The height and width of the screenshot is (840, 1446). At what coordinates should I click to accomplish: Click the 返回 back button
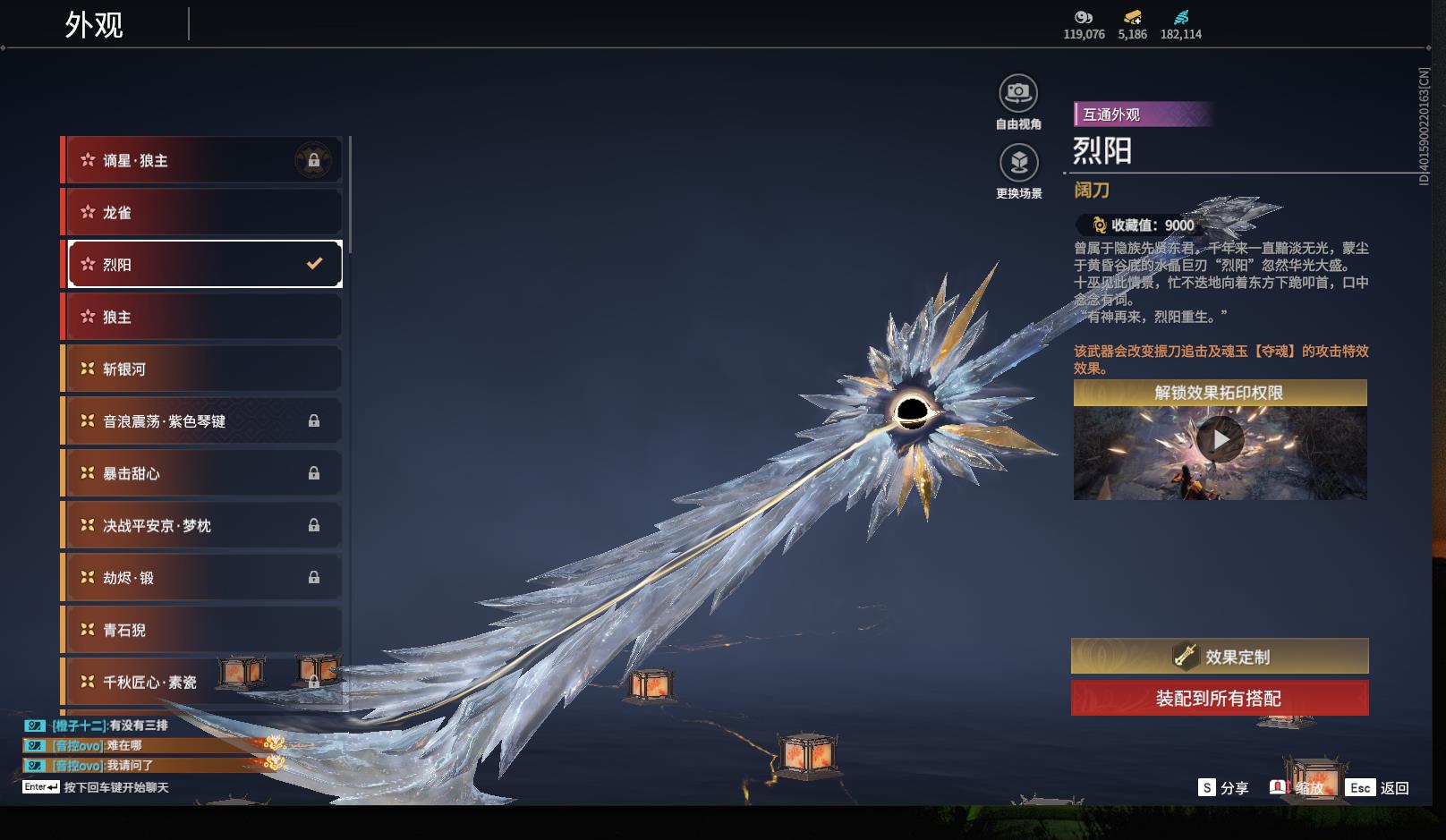[x=1379, y=787]
